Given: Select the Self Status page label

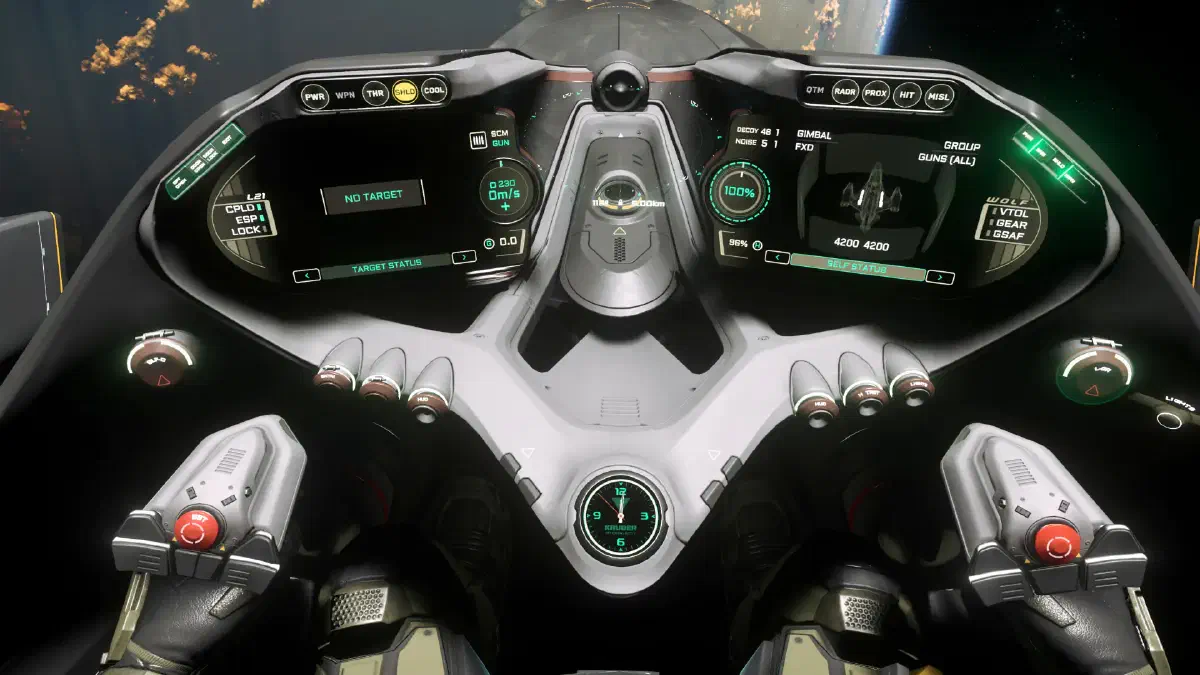Looking at the screenshot, I should pos(858,267).
